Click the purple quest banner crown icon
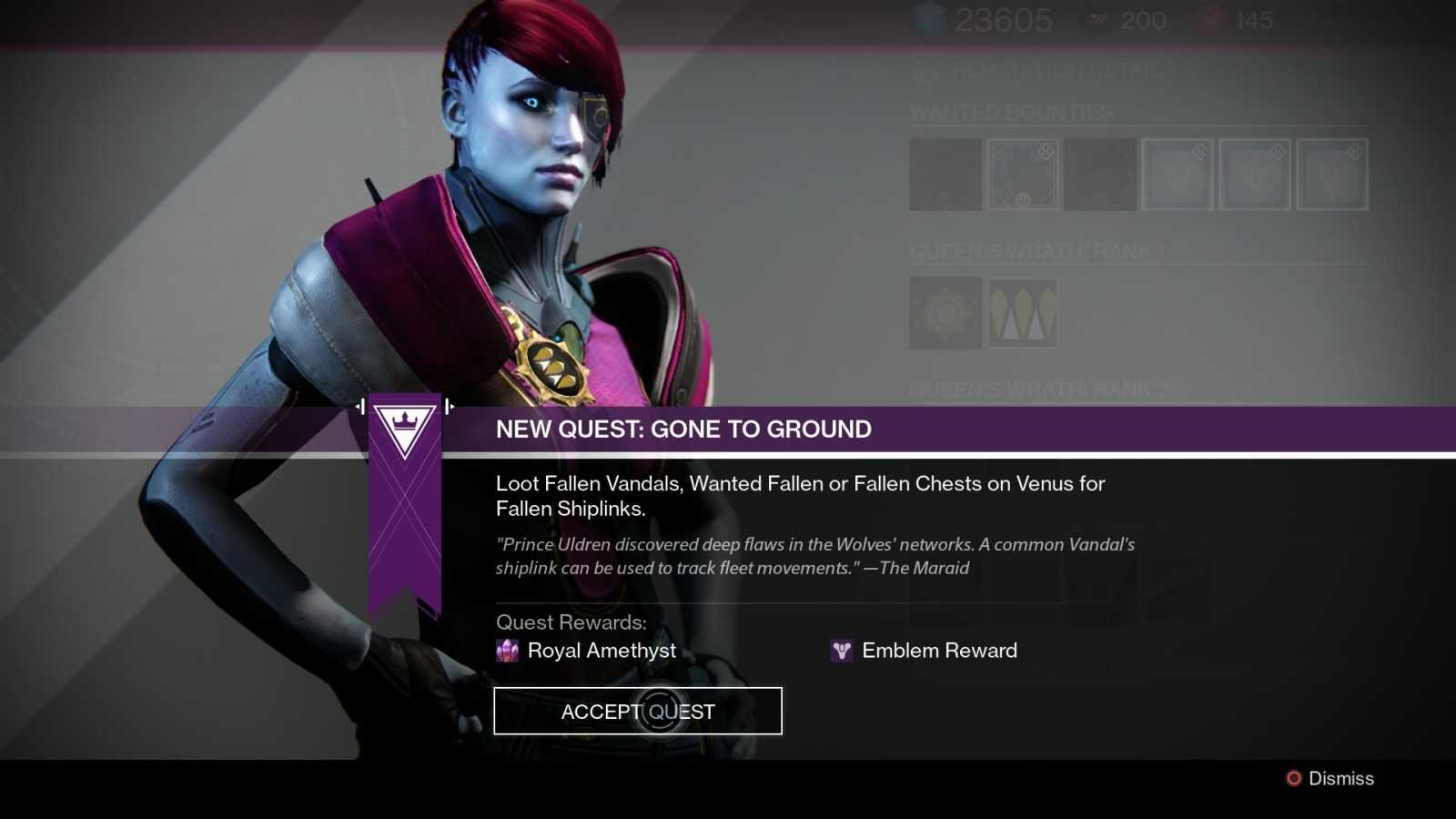The image size is (1456, 819). click(407, 426)
